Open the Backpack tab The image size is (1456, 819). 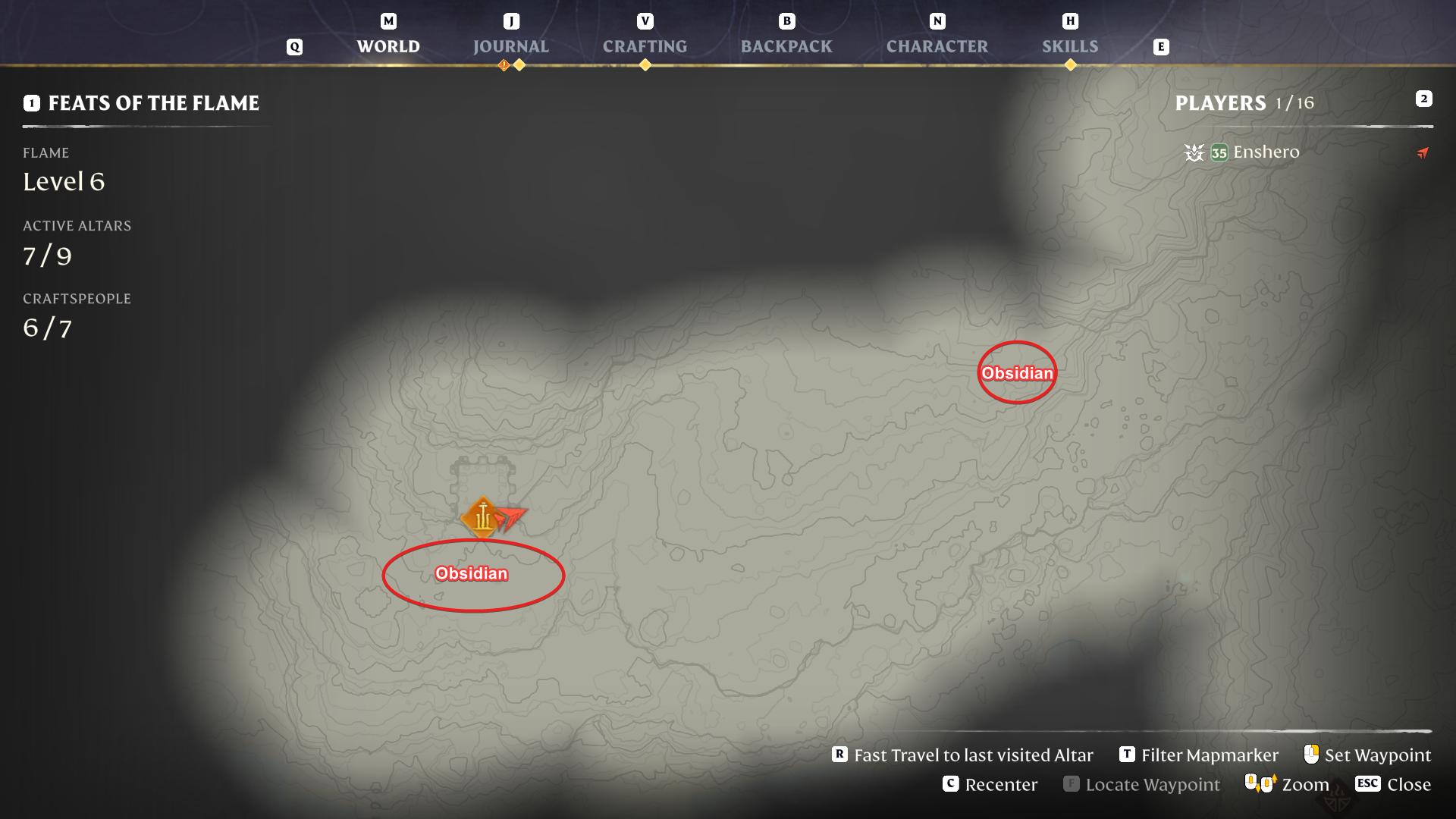coord(786,46)
